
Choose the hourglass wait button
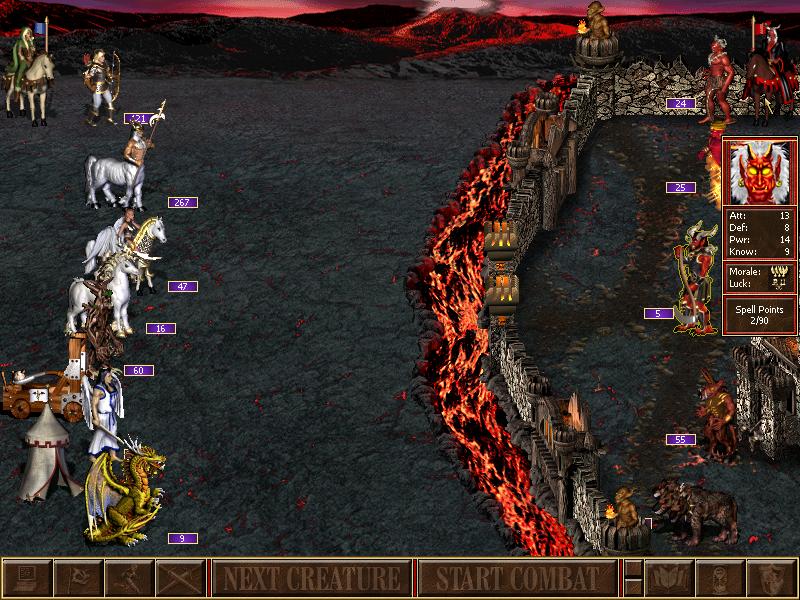point(722,578)
